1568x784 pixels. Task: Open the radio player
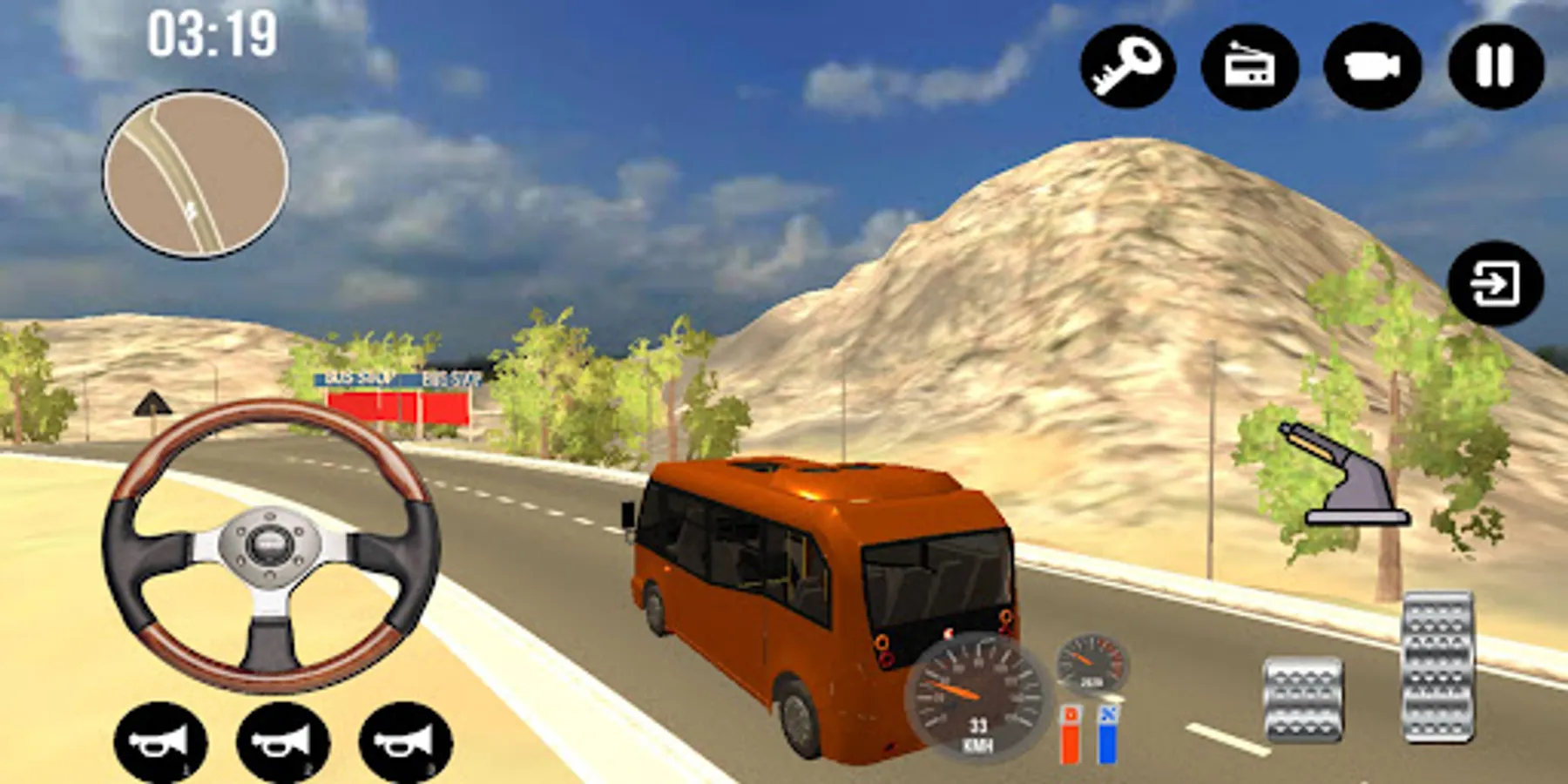(x=1248, y=64)
